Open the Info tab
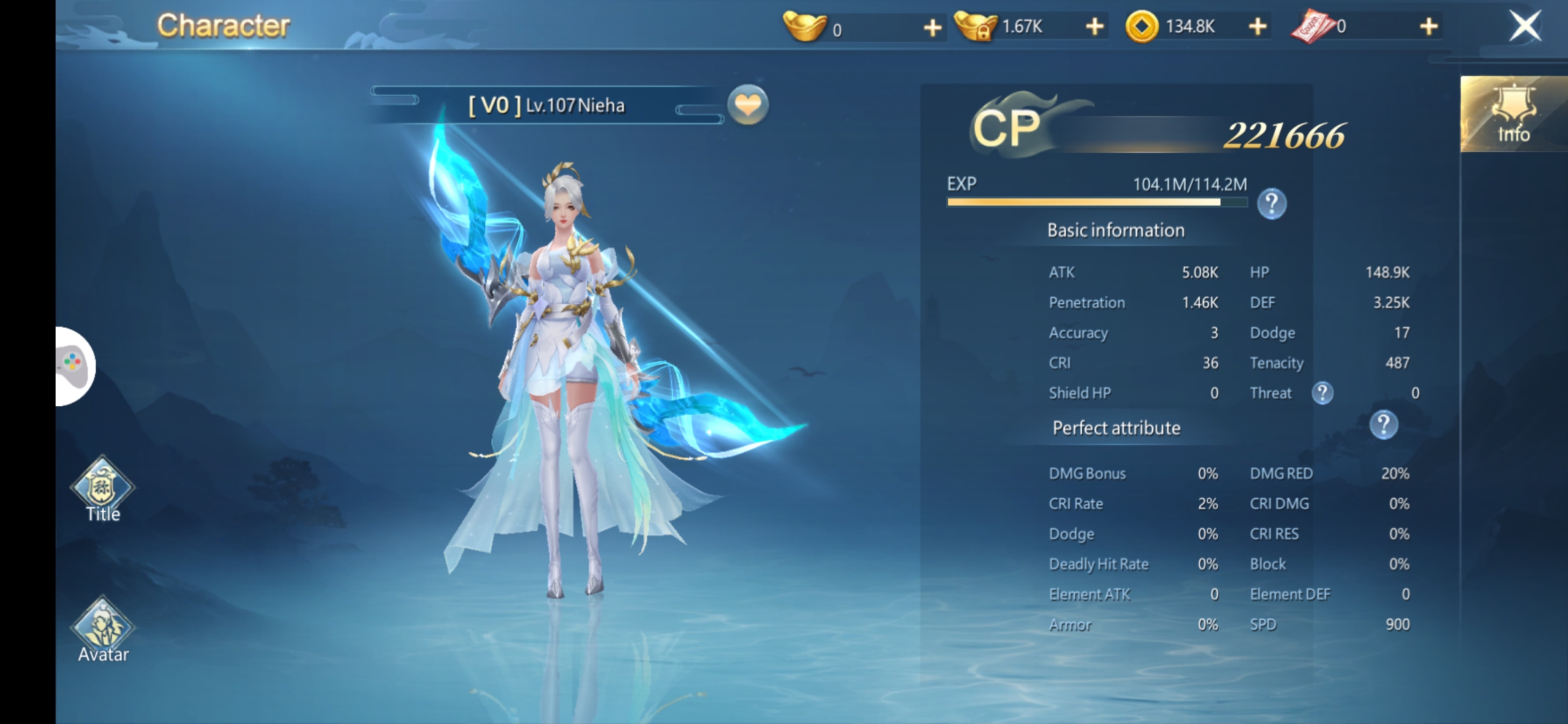Image resolution: width=1568 pixels, height=724 pixels. click(x=1513, y=114)
